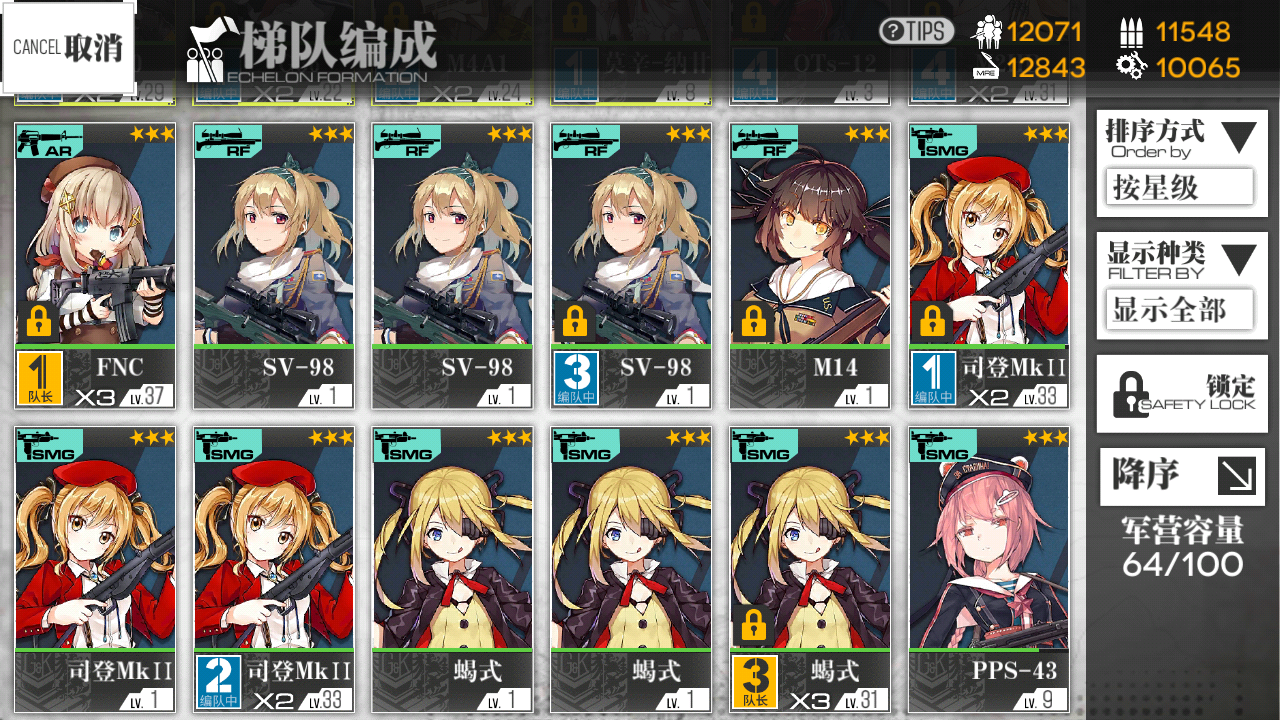Click the CANCEL 取消 button
Screen dimensions: 1280x720
(x=68, y=48)
